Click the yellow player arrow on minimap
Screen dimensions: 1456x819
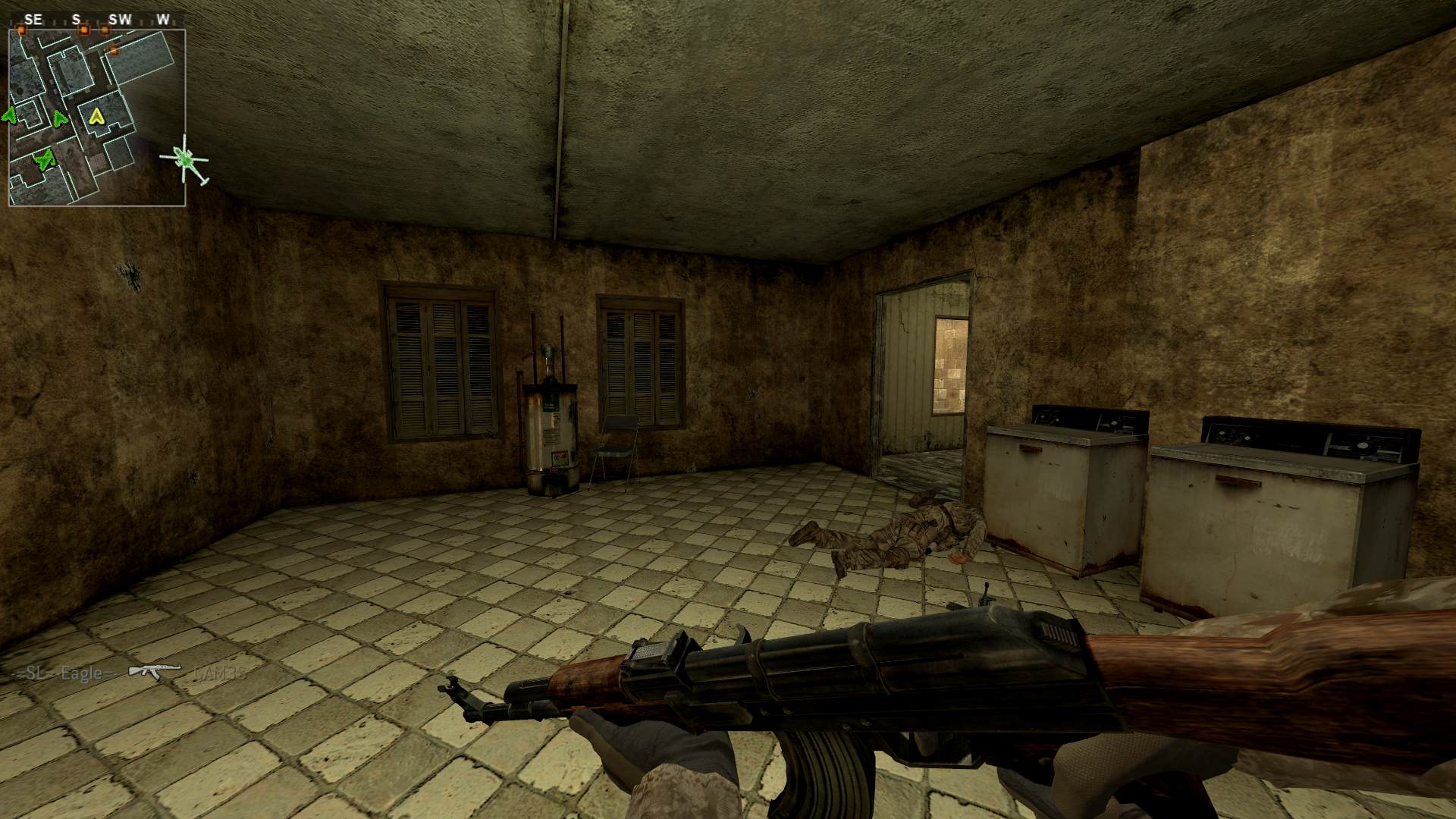click(96, 116)
